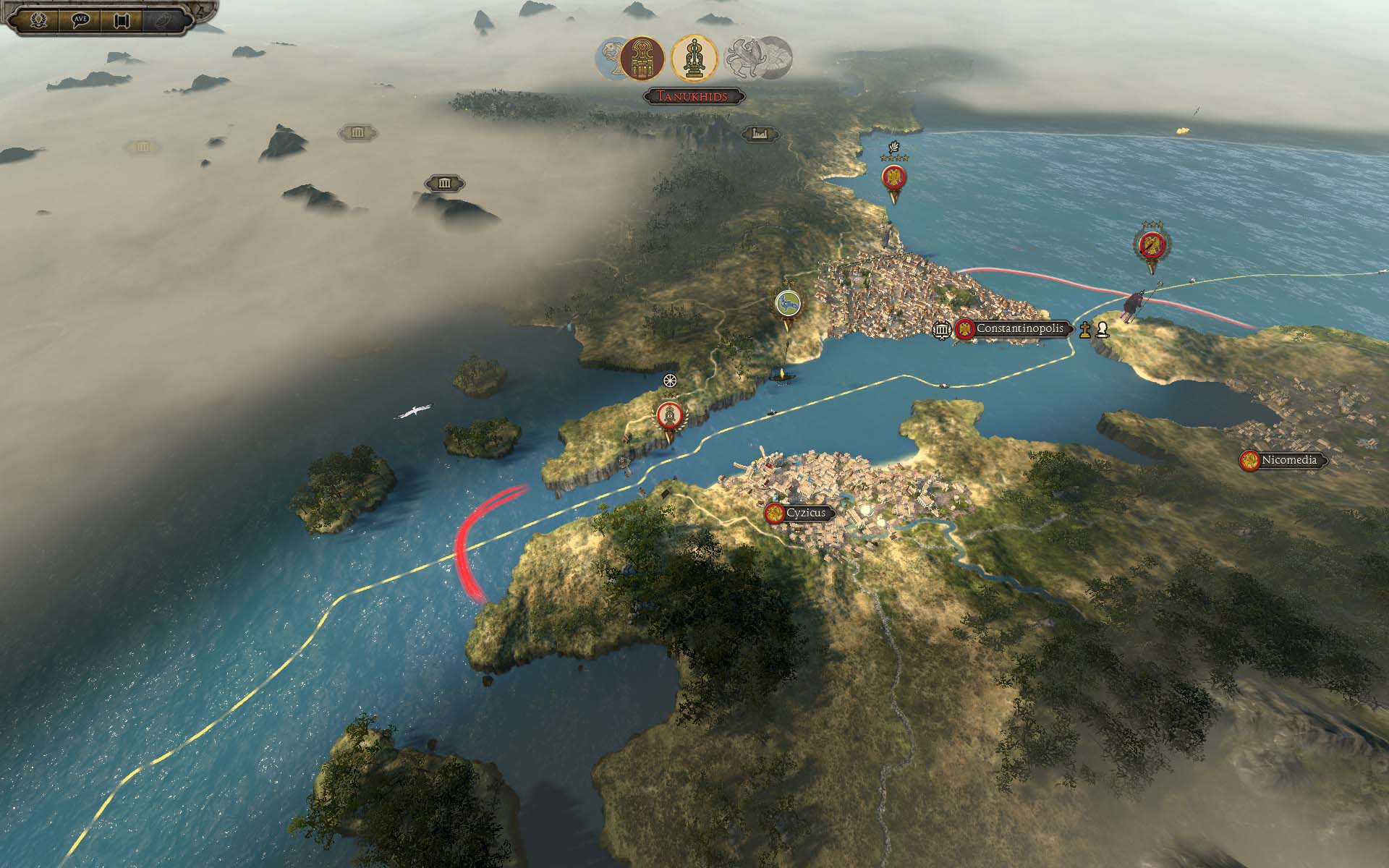Image resolution: width=1389 pixels, height=868 pixels.
Task: Select the green fleet marker near Constantinopolis
Action: (786, 304)
